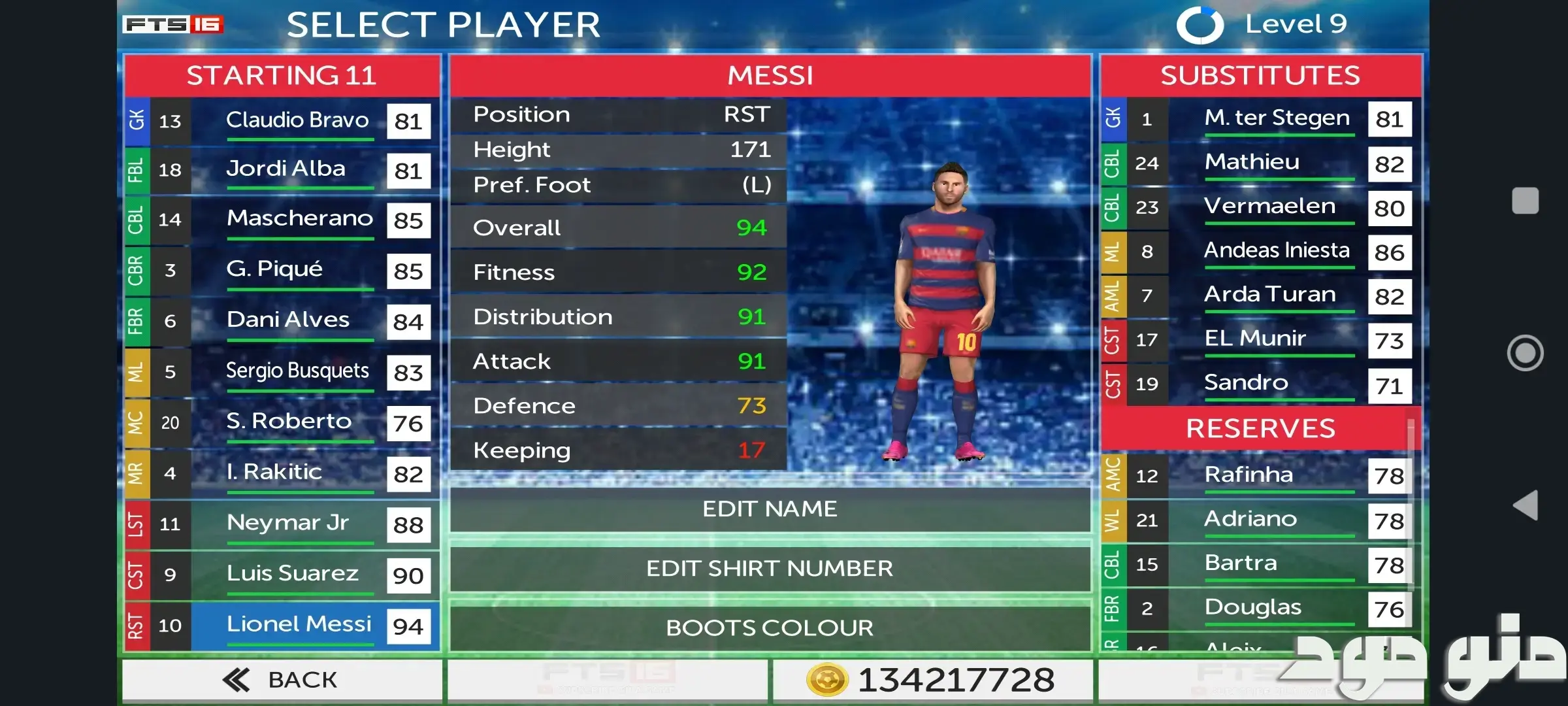The image size is (1568, 706).
Task: Select Sergio Busquets row
Action: coord(297,371)
